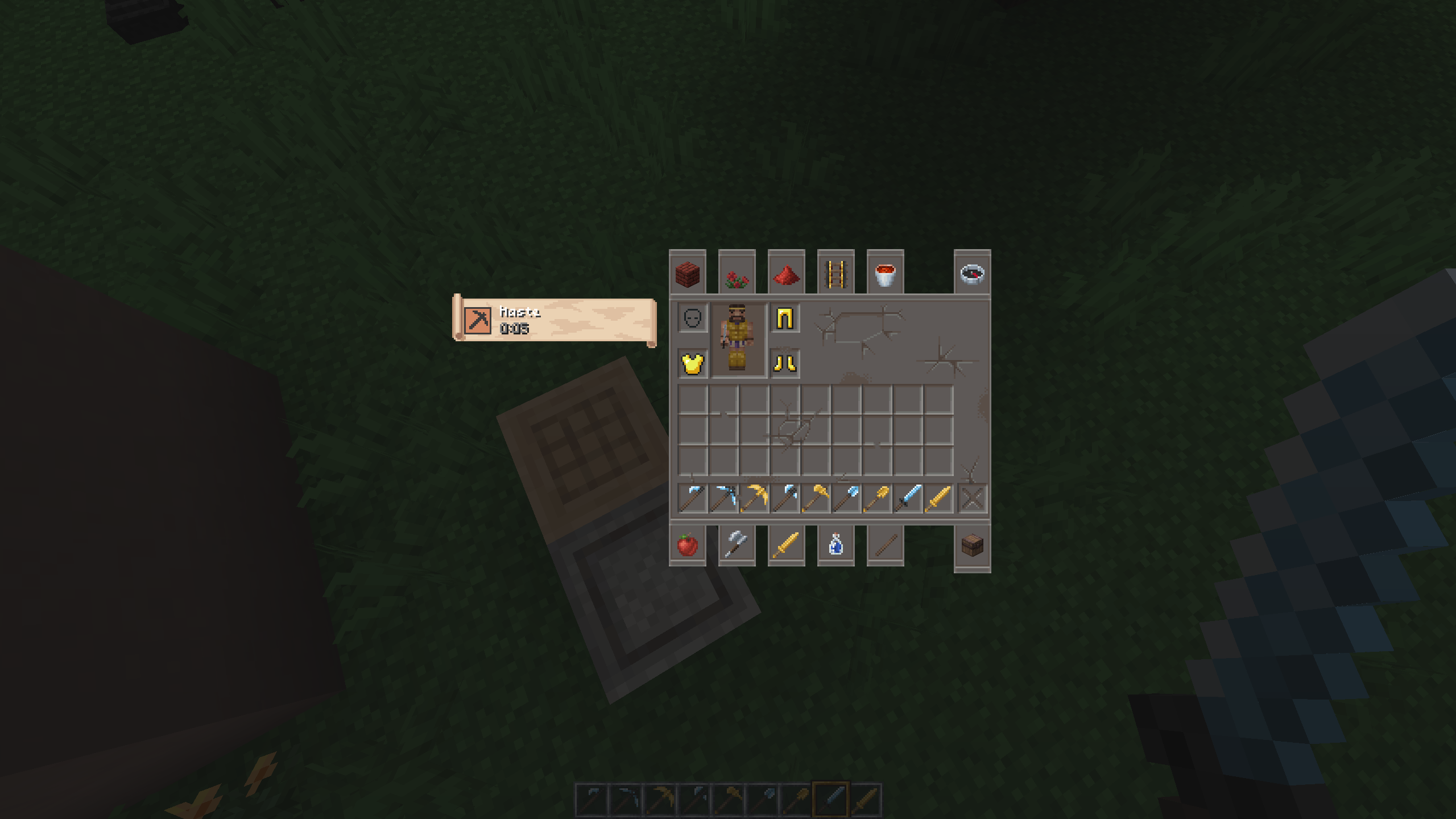
Task: Open the compass Search Items tab
Action: [x=972, y=274]
